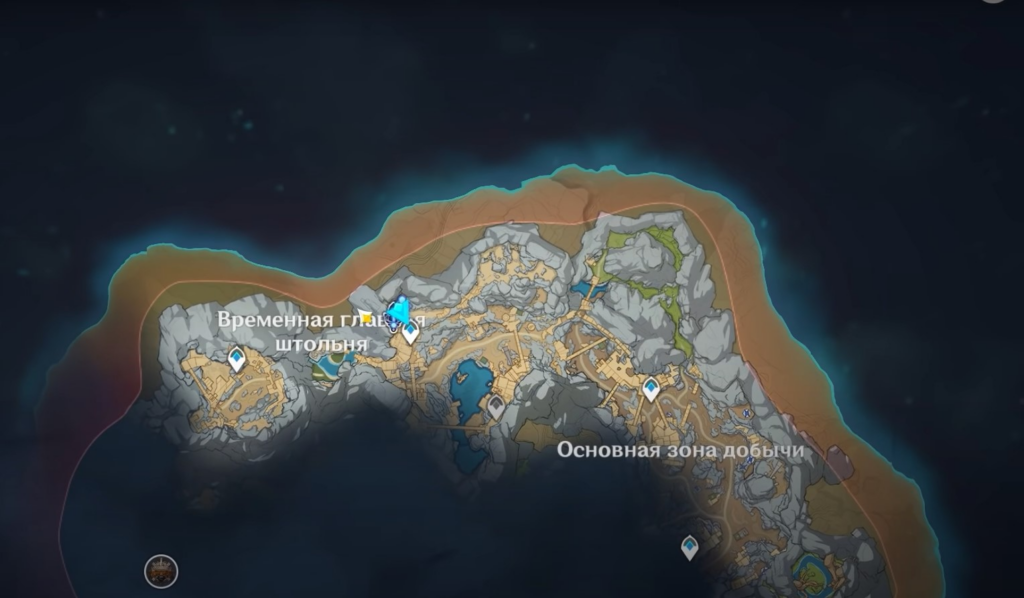1024x598 pixels.
Task: Click the blue player location arrow
Action: pos(398,312)
